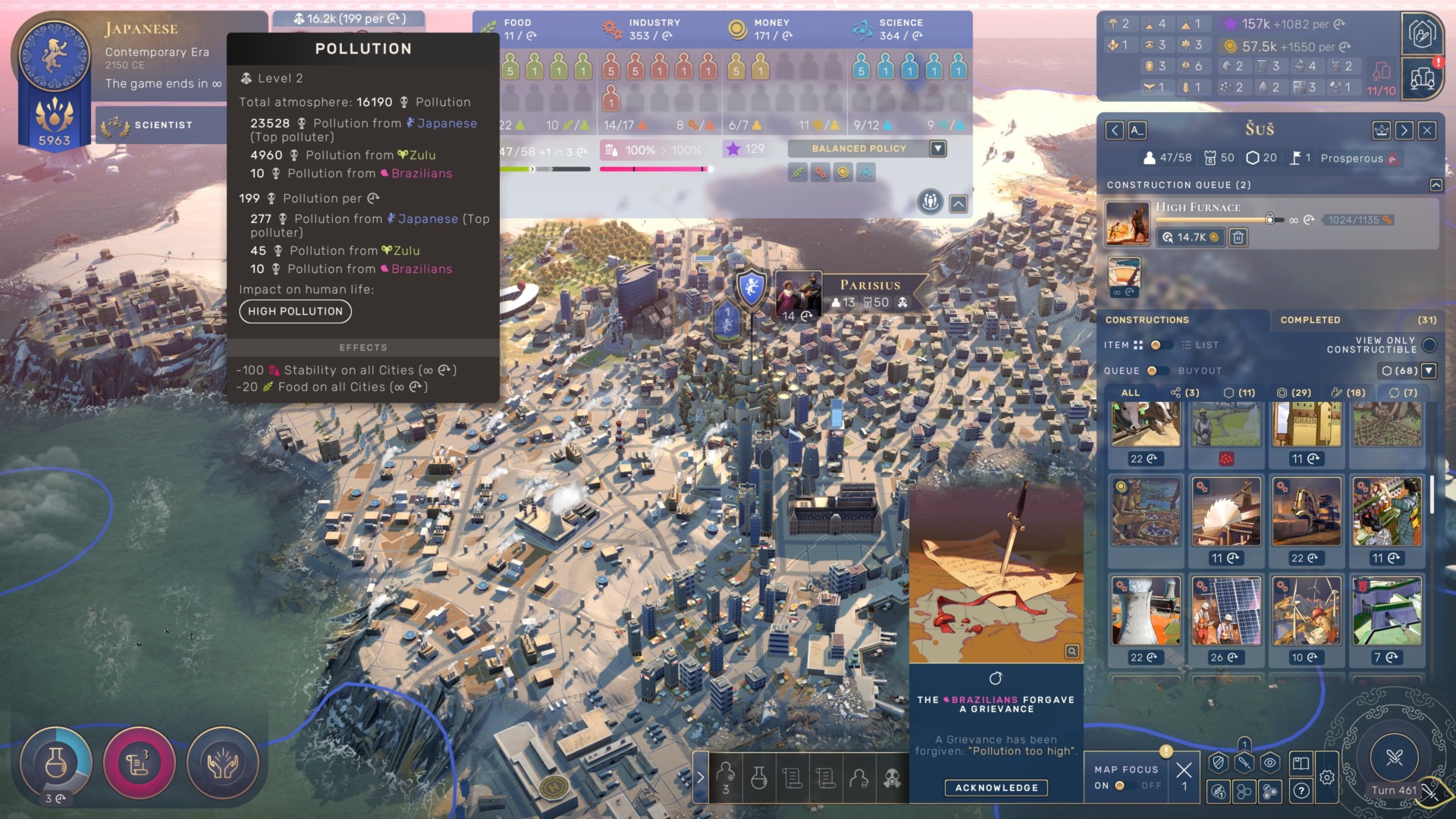This screenshot has width=1456, height=819.
Task: Open the help question mark icon
Action: pyautogui.click(x=1301, y=790)
